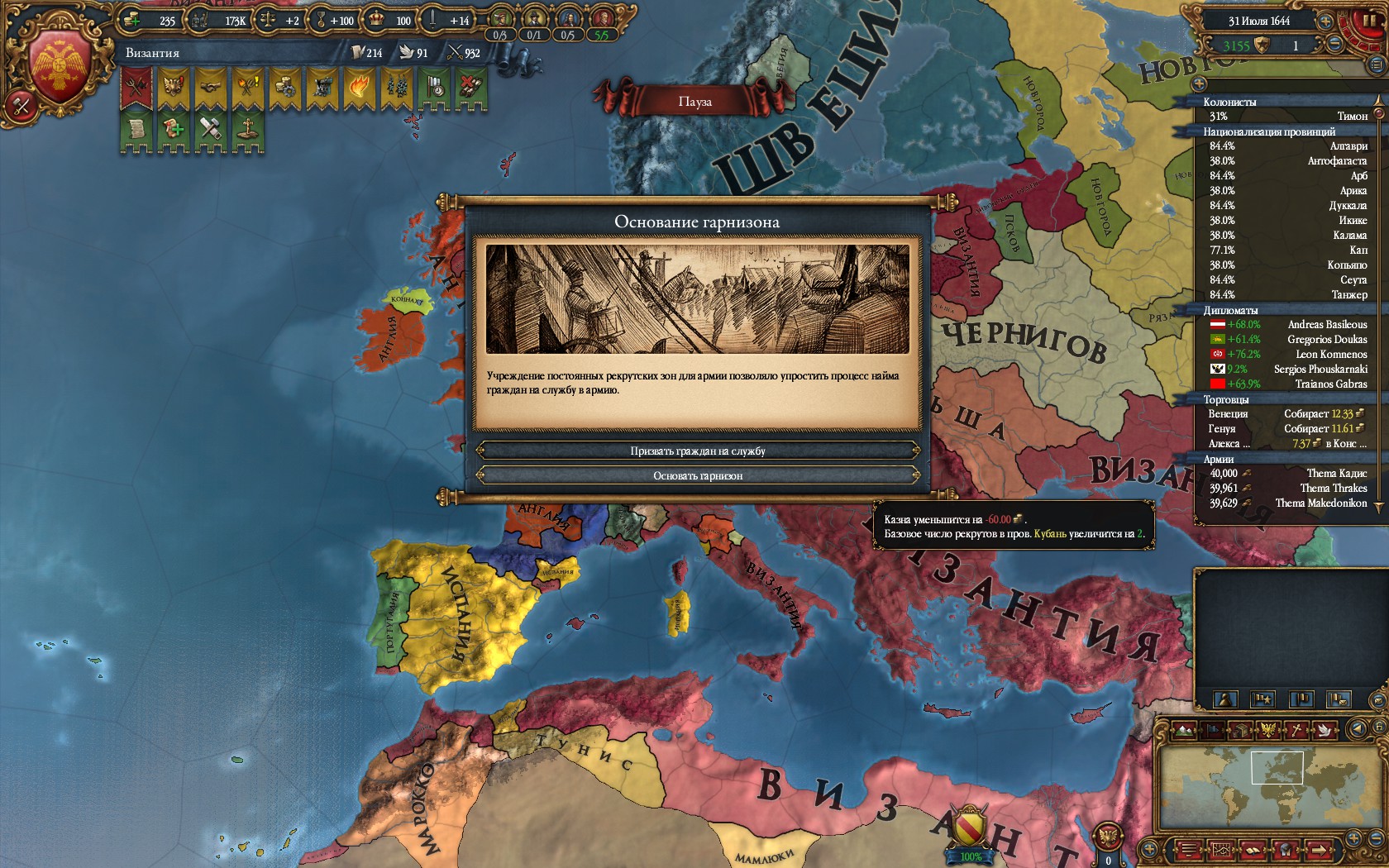Choose "Призвать граждан на службу" event option
This screenshot has height=868, width=1389.
pos(698,451)
